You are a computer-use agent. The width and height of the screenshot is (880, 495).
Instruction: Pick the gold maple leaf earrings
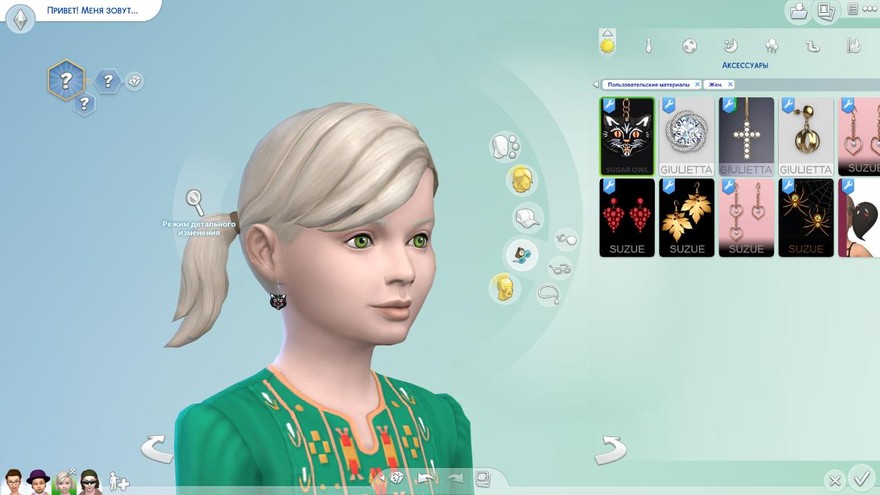pyautogui.click(x=687, y=217)
